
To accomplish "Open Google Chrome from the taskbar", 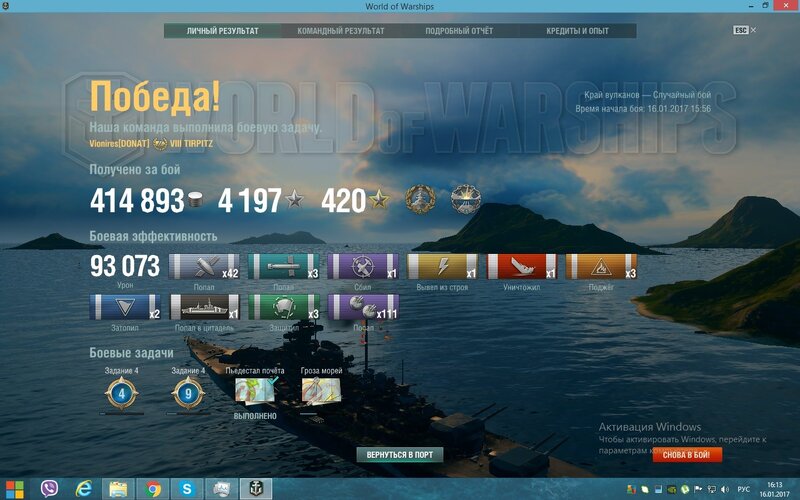I will (153, 489).
